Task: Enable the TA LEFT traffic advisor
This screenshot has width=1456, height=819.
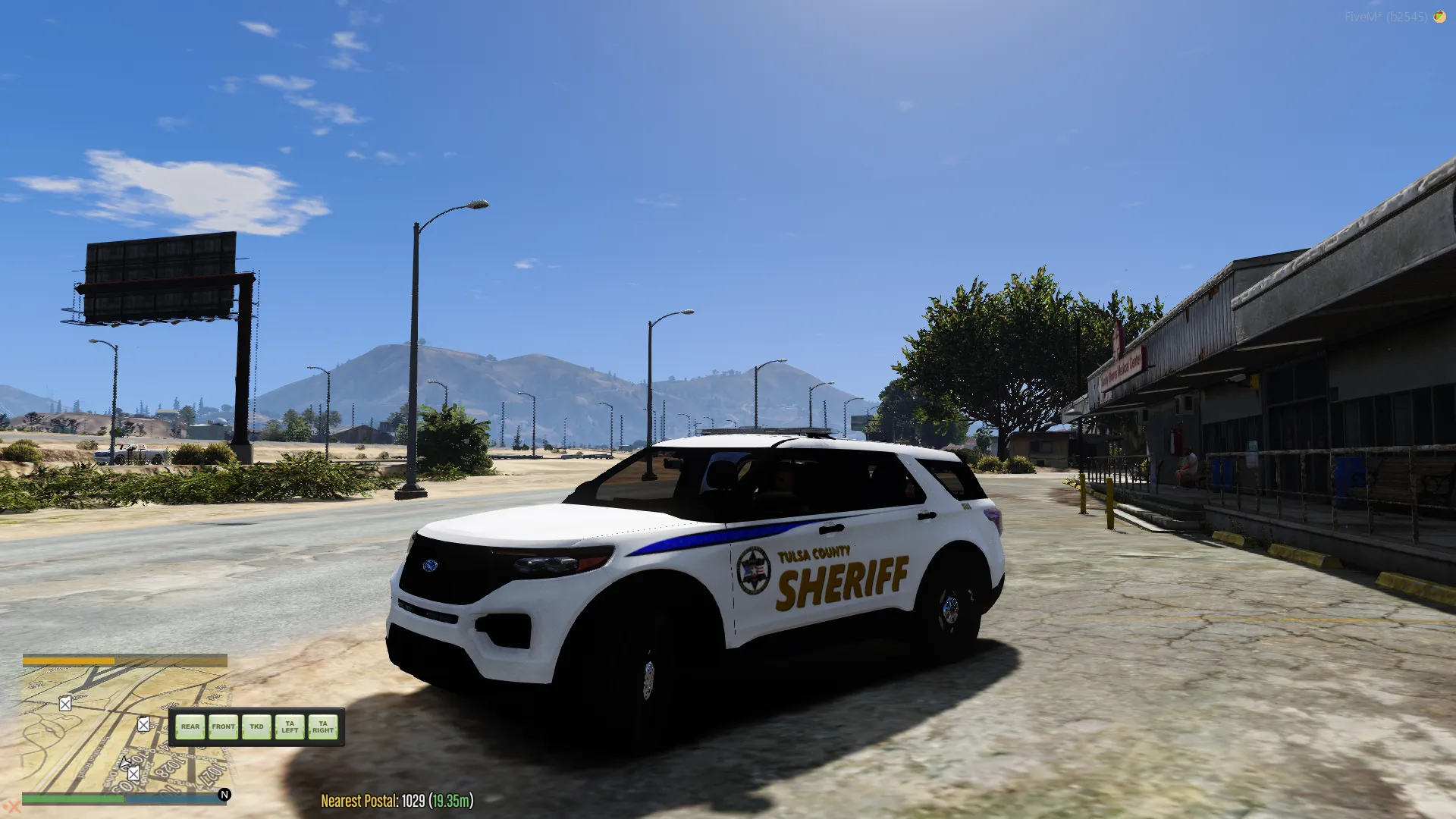Action: (x=290, y=726)
